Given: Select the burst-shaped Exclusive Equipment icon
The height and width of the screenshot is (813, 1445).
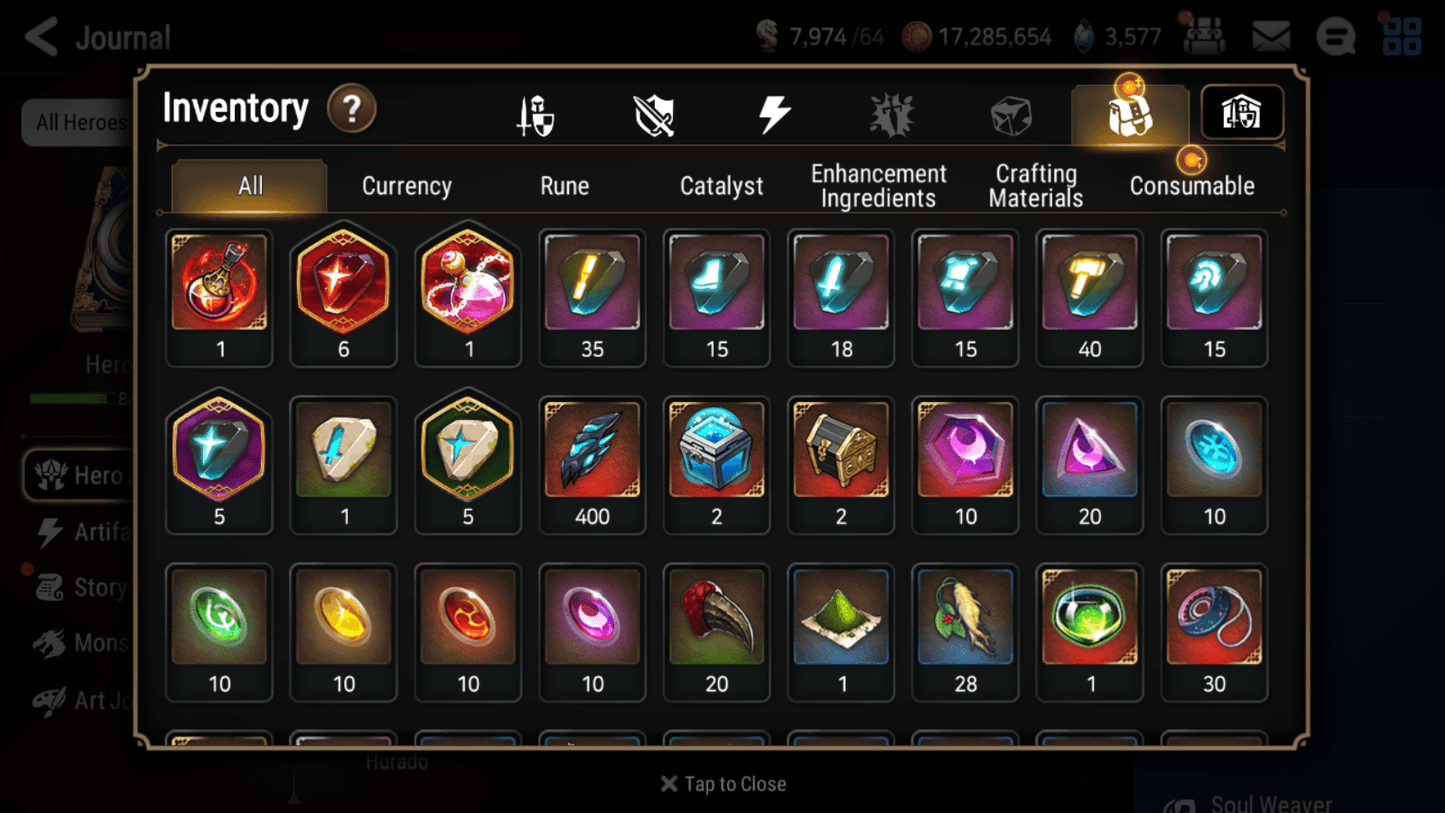Looking at the screenshot, I should pos(892,113).
